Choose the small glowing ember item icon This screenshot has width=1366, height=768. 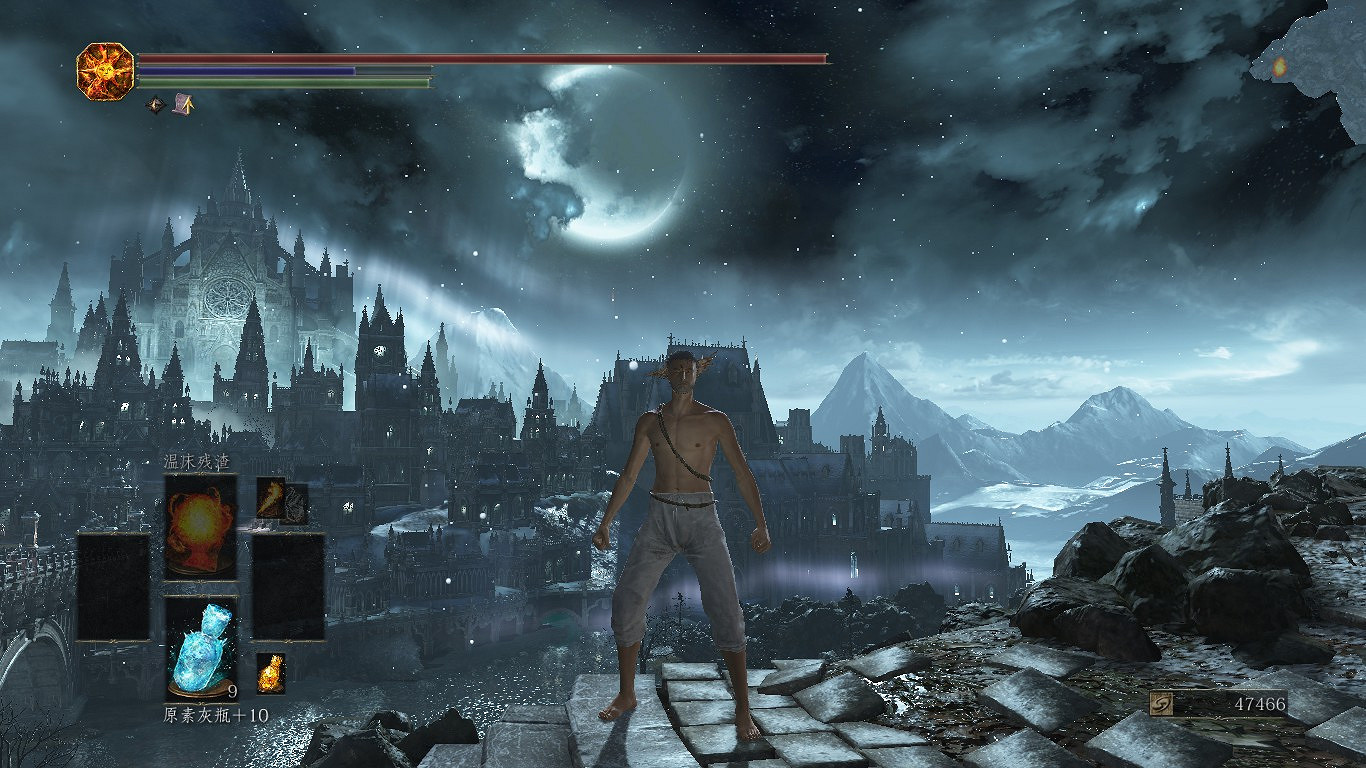point(270,673)
